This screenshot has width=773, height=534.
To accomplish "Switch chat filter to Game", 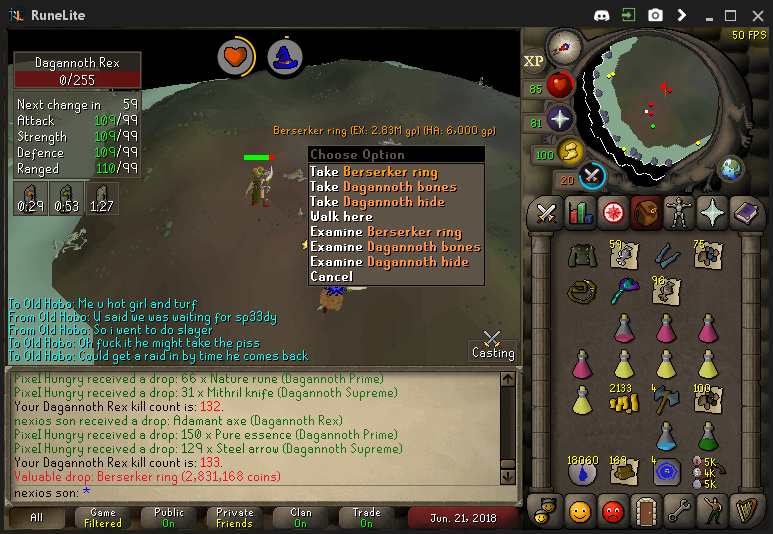I will point(102,518).
